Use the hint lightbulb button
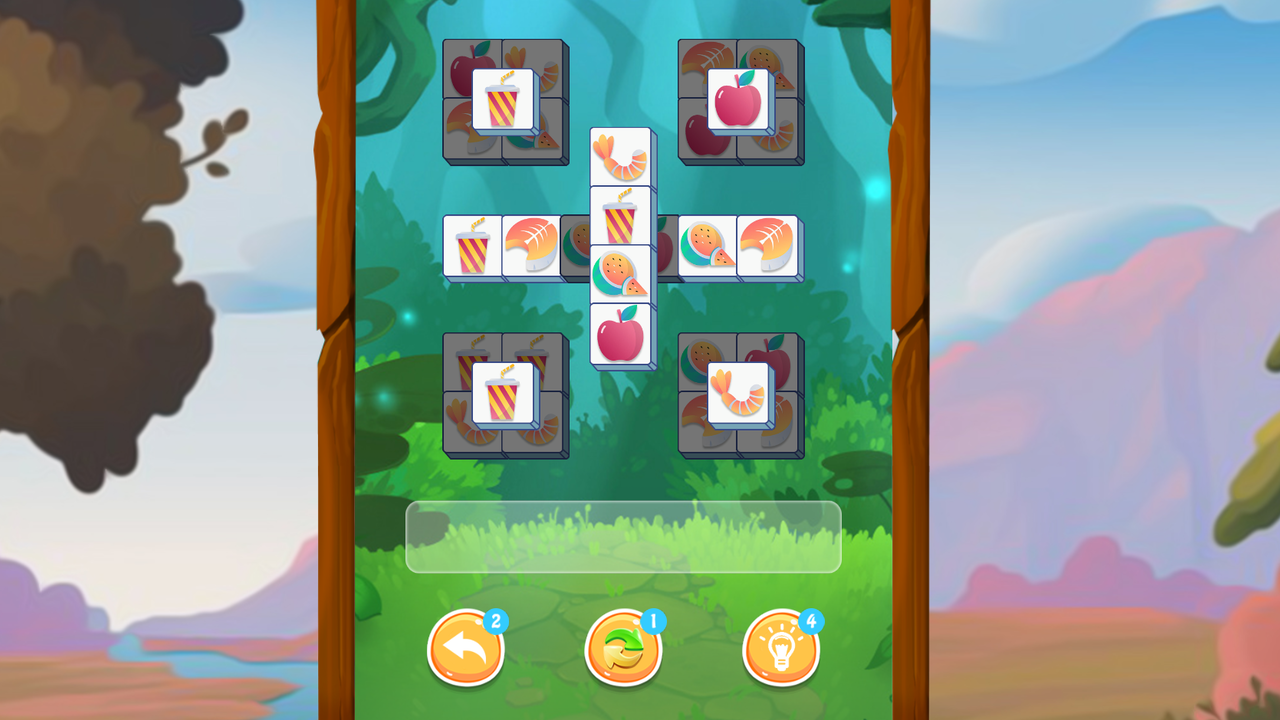Image resolution: width=1280 pixels, height=720 pixels. [x=781, y=648]
